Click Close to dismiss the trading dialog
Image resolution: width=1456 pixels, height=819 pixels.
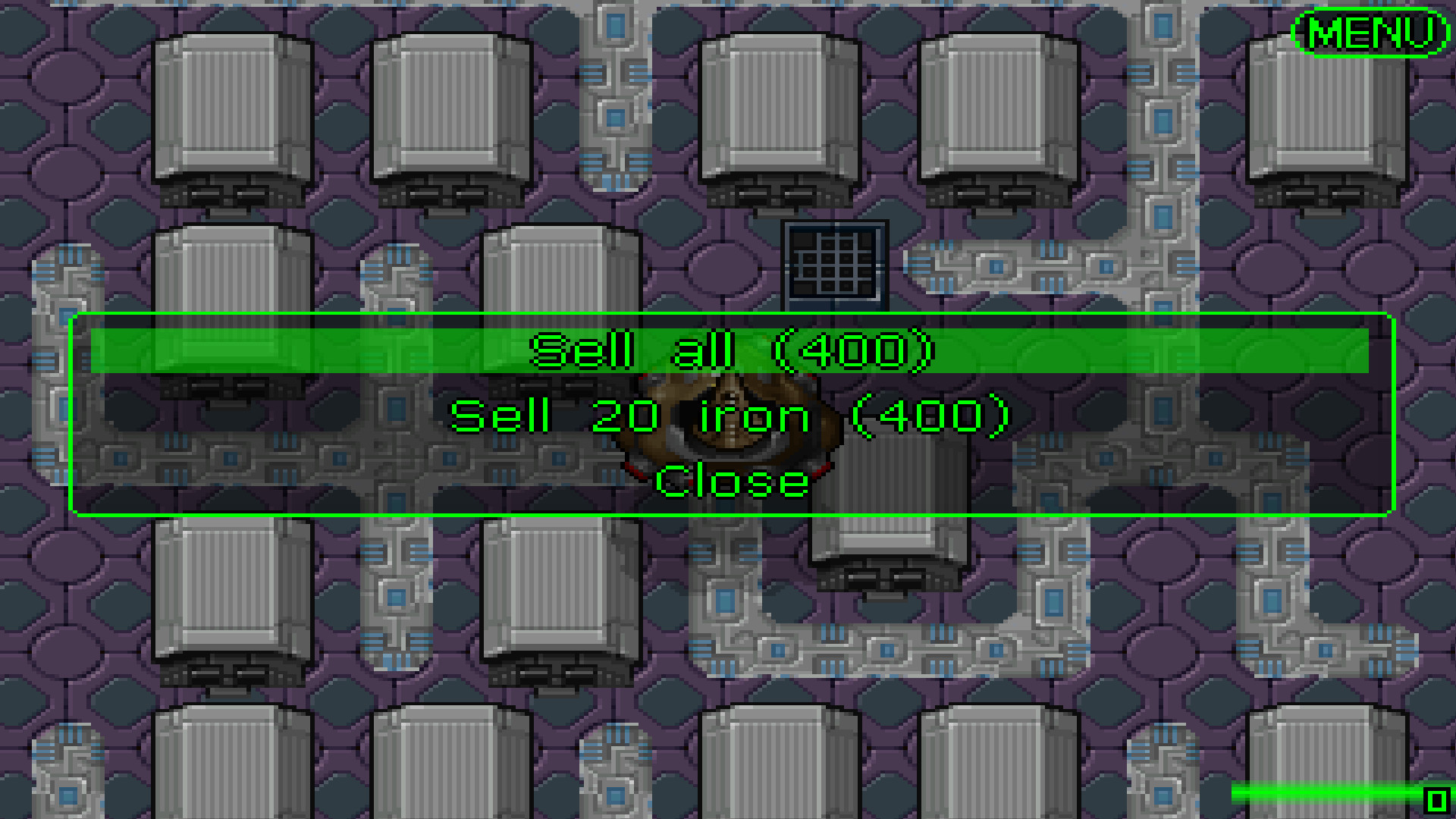click(x=730, y=481)
